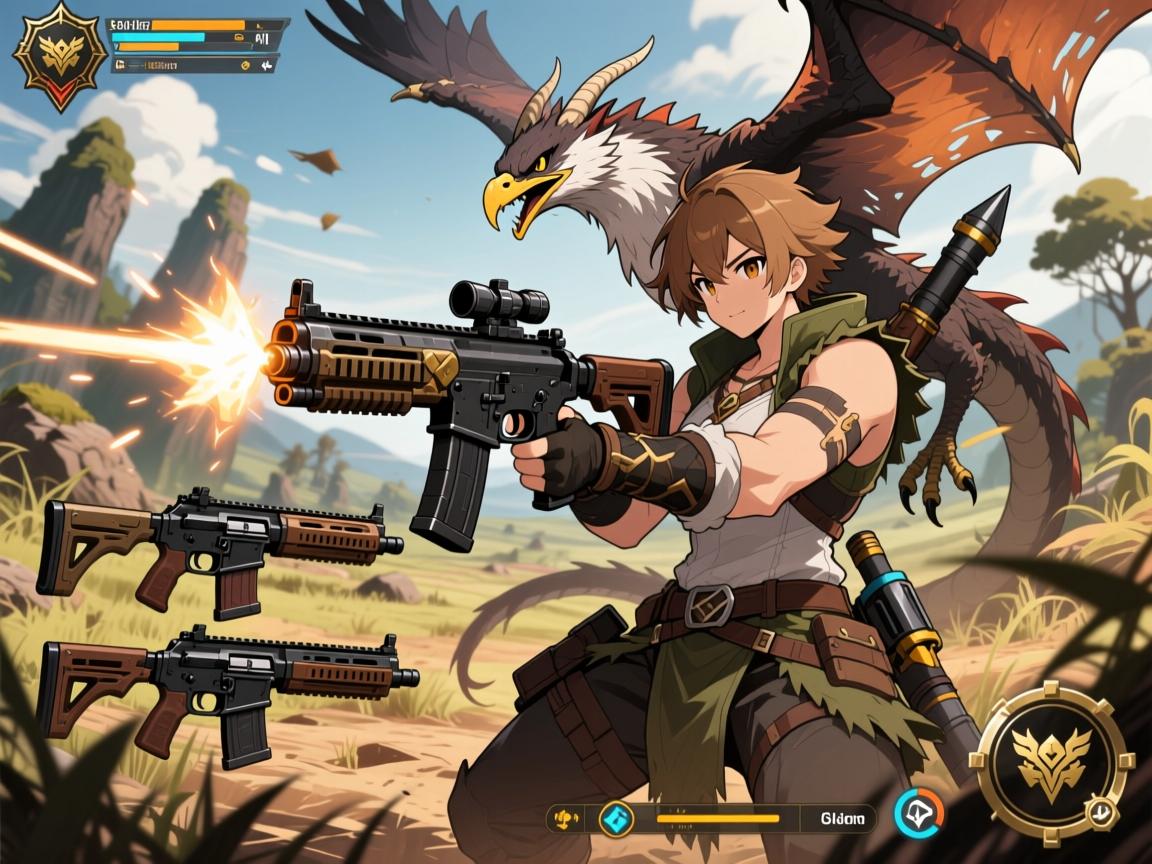Click the gold coin icon under the bars
This screenshot has height=864, width=1152.
pos(244,65)
